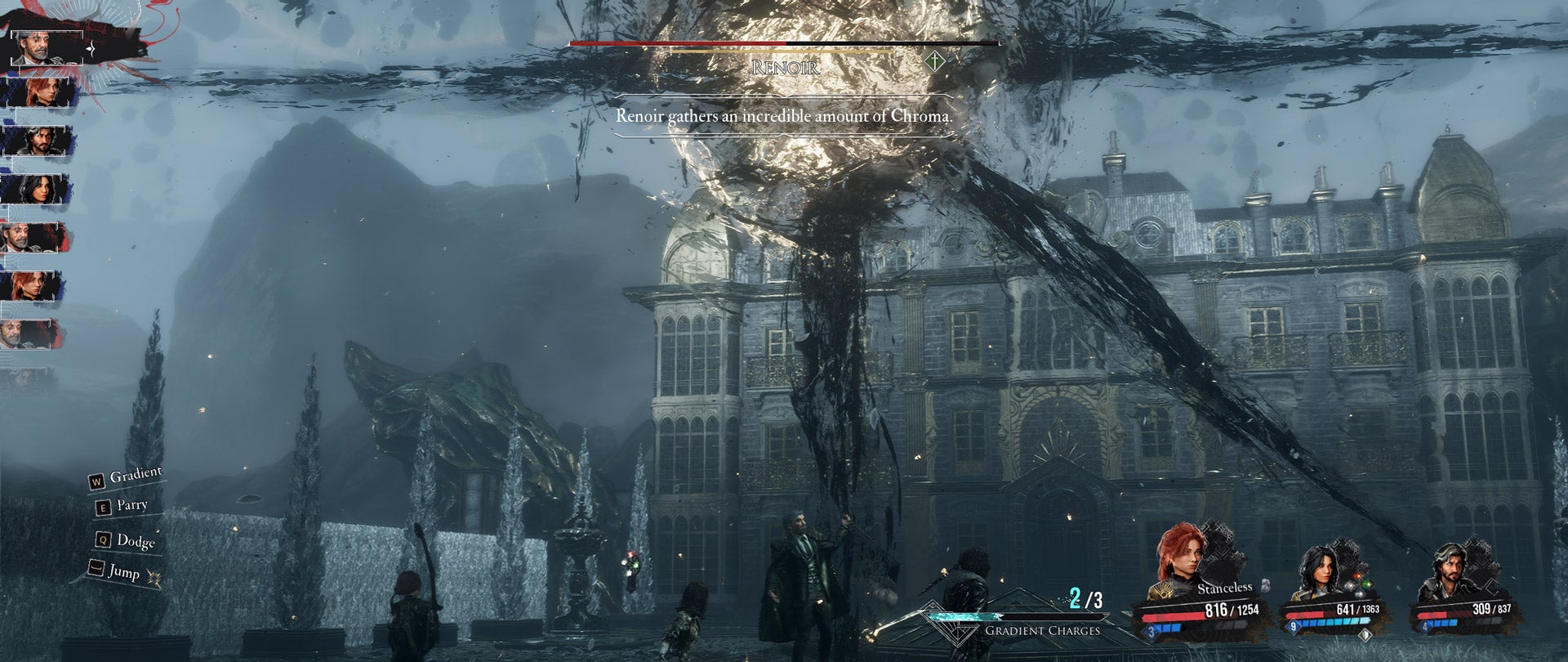Click Lune's red status effect diamond
The width and height of the screenshot is (1568, 662).
(x=1356, y=574)
